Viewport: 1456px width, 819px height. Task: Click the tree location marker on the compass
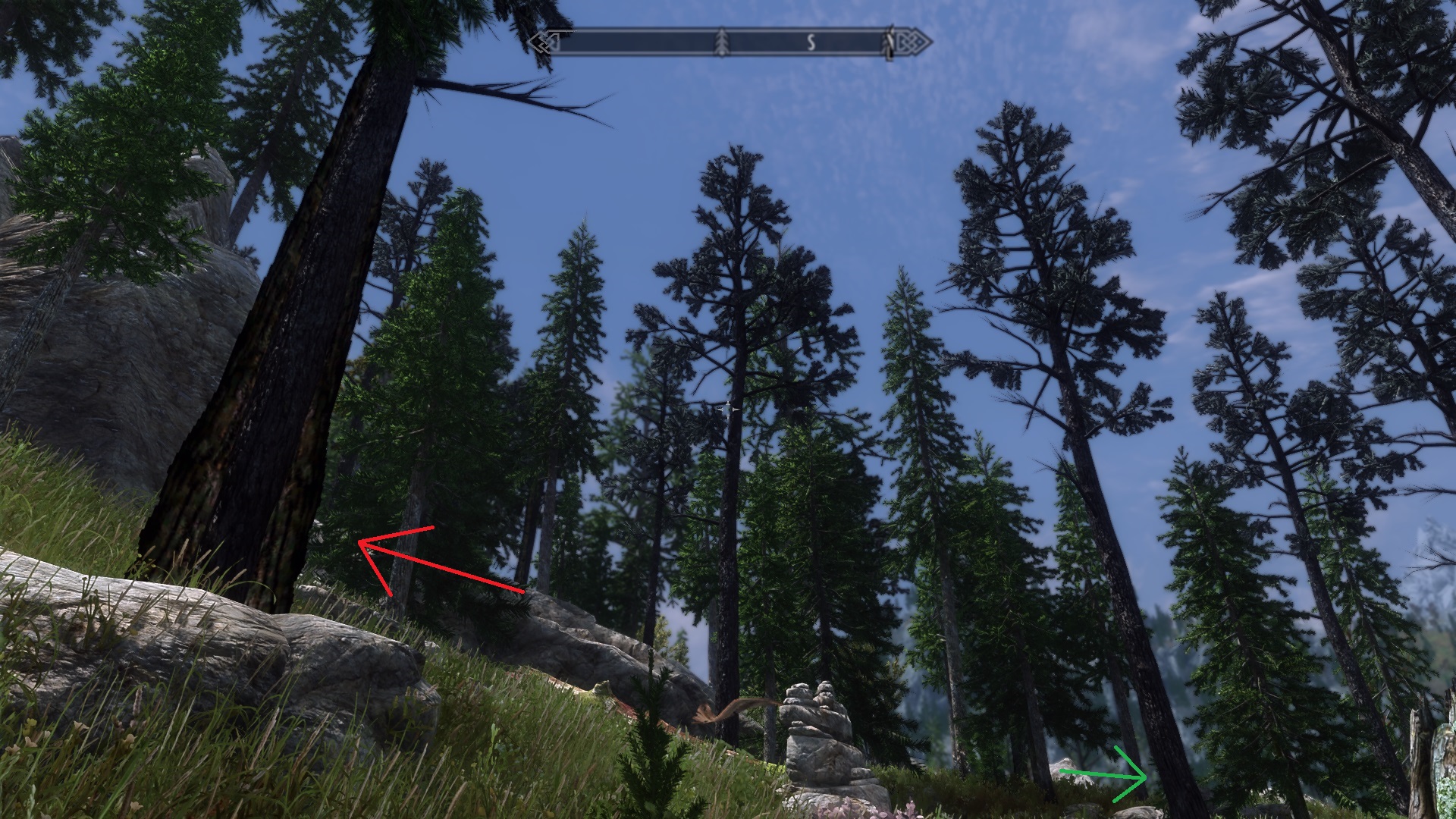pos(721,42)
